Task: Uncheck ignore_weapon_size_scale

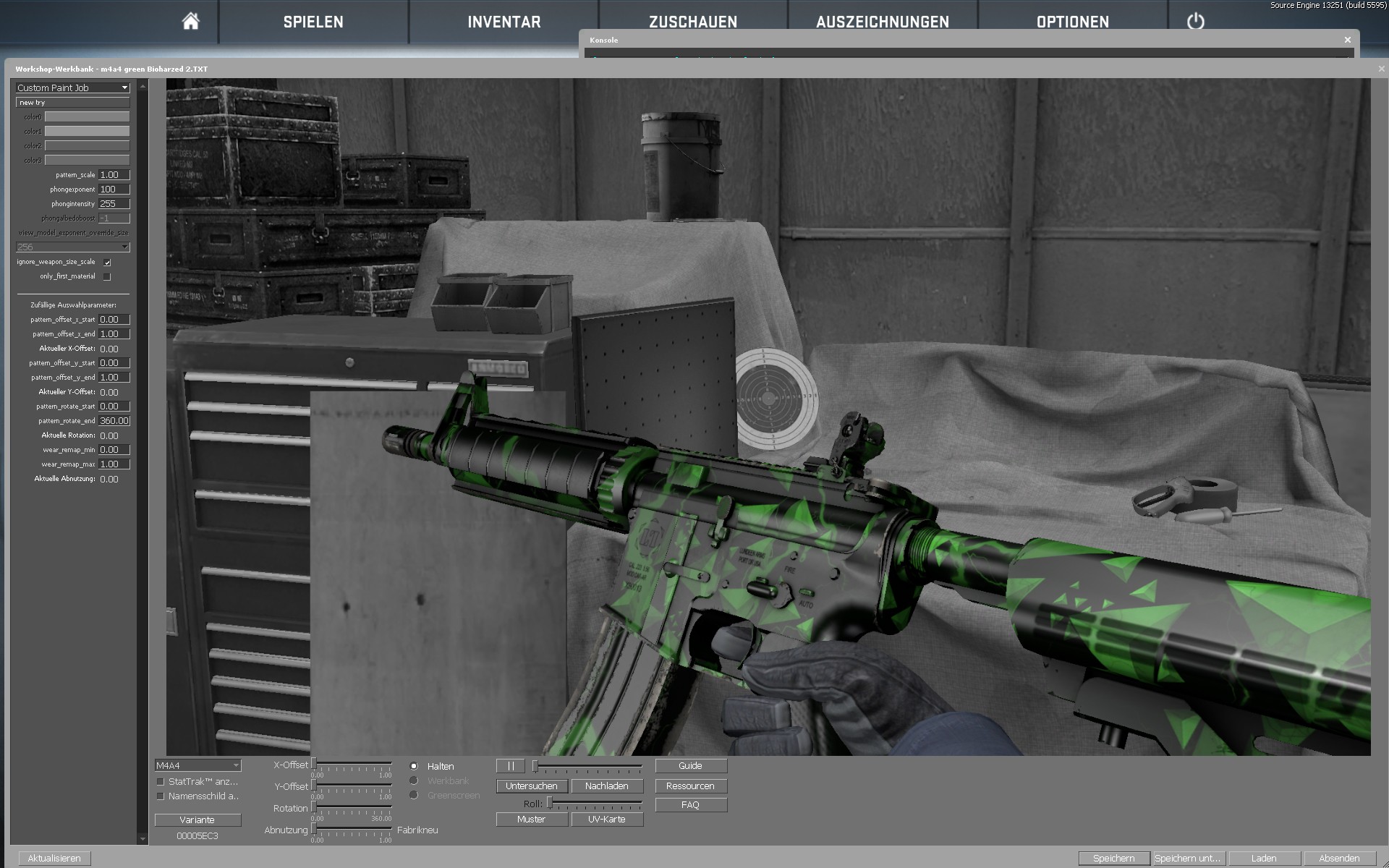Action: pyautogui.click(x=107, y=263)
